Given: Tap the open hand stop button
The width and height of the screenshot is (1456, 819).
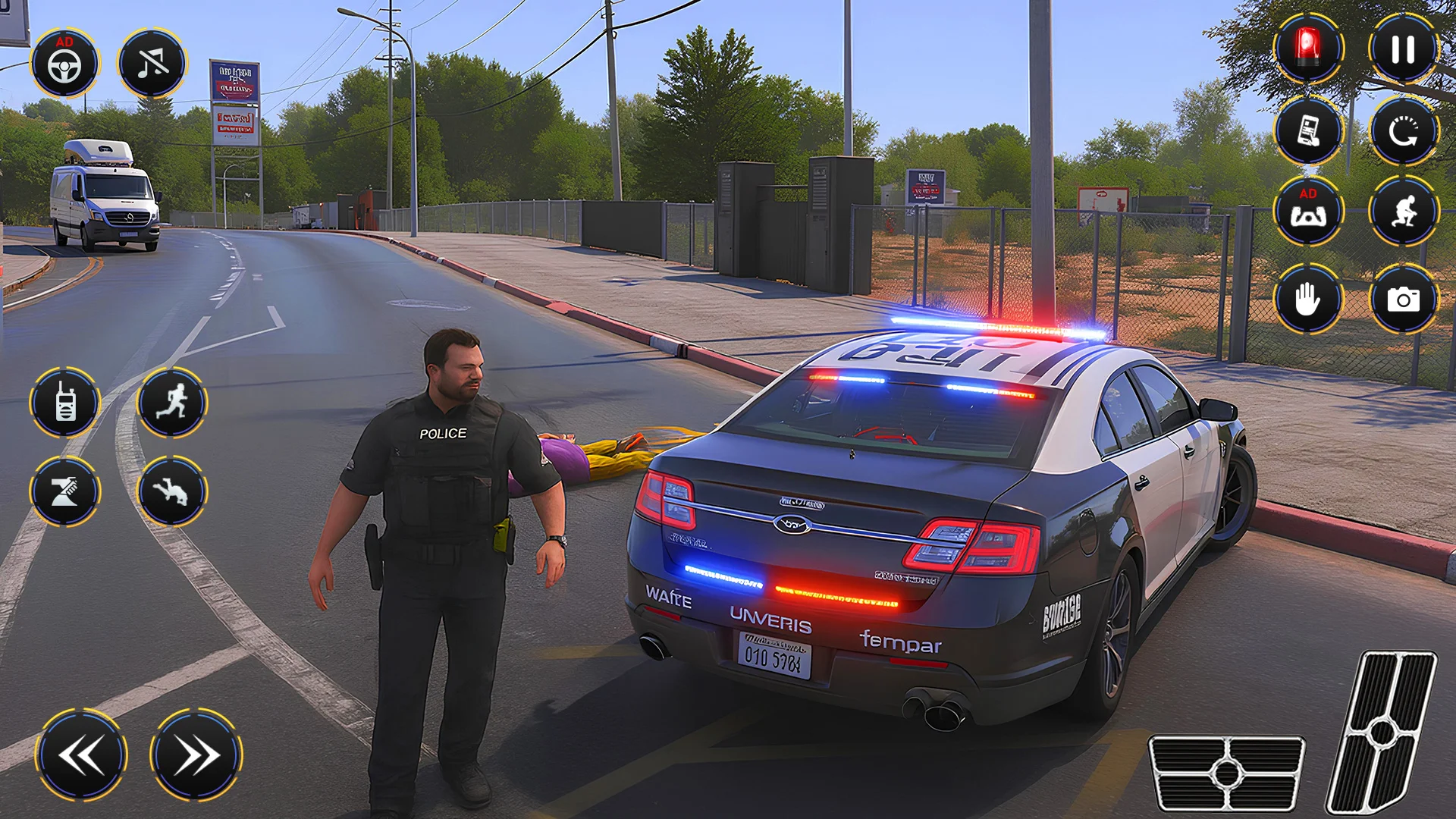Looking at the screenshot, I should click(1308, 299).
